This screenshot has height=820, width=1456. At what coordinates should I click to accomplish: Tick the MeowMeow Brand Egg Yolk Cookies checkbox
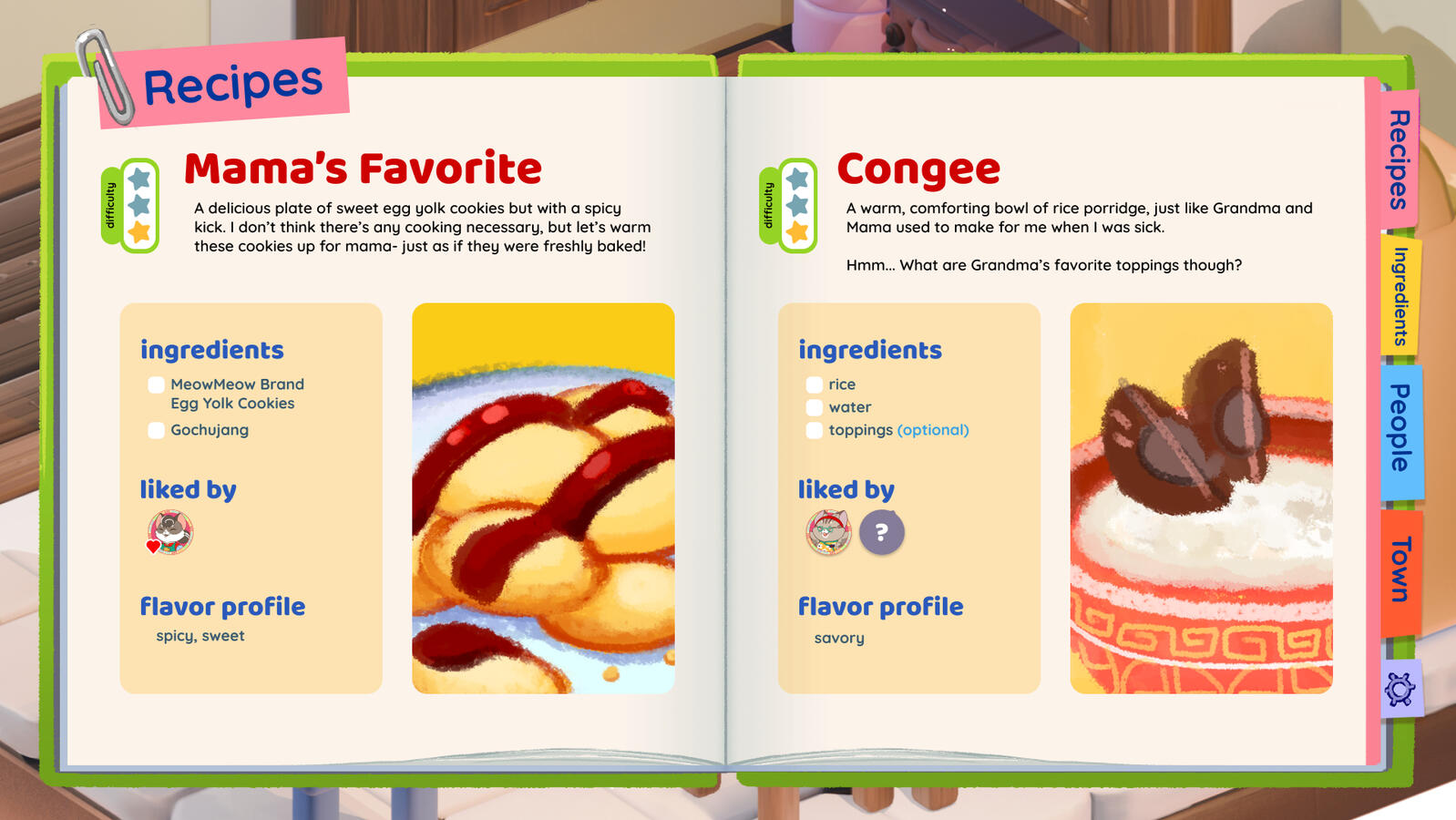[x=157, y=384]
